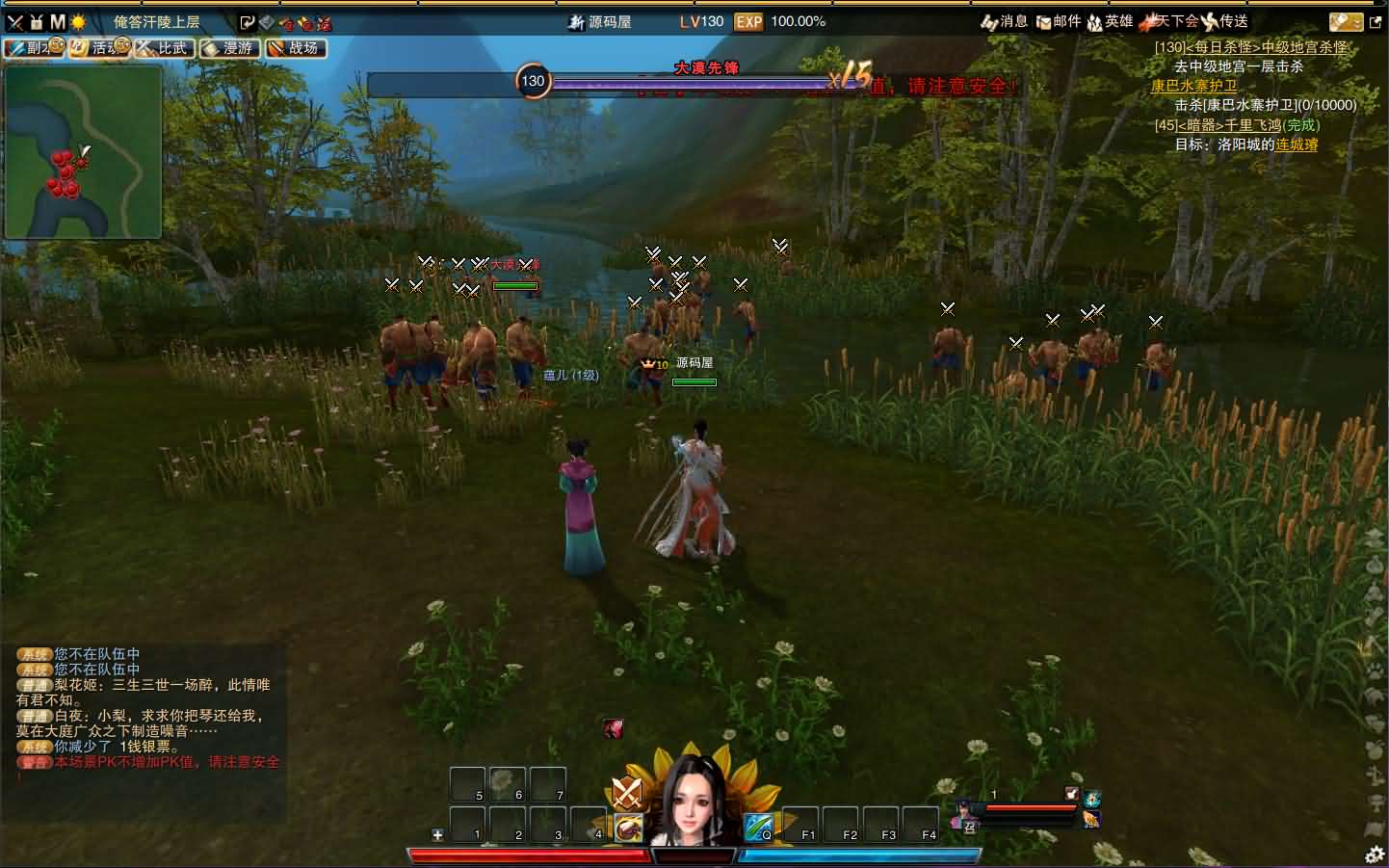Open the settings gear icon
Image resolution: width=1389 pixels, height=868 pixels.
click(1375, 853)
